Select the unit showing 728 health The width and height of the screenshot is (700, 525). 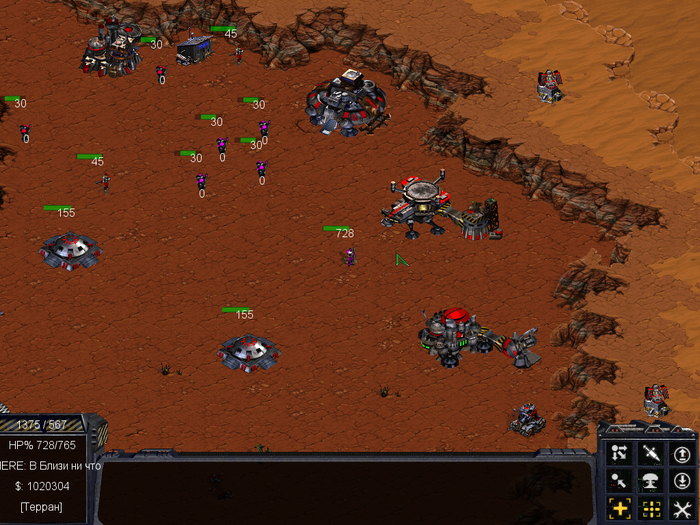pos(349,257)
